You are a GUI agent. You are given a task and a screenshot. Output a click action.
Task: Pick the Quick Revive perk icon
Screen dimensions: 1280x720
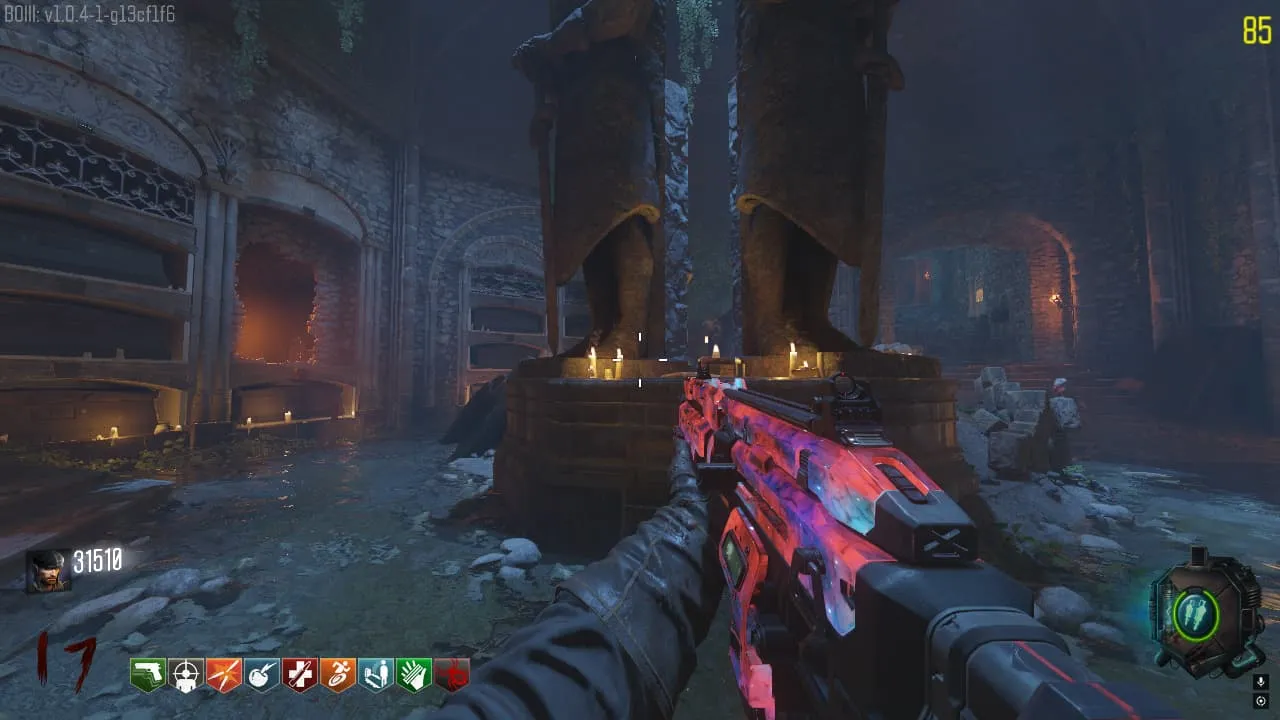tap(376, 675)
